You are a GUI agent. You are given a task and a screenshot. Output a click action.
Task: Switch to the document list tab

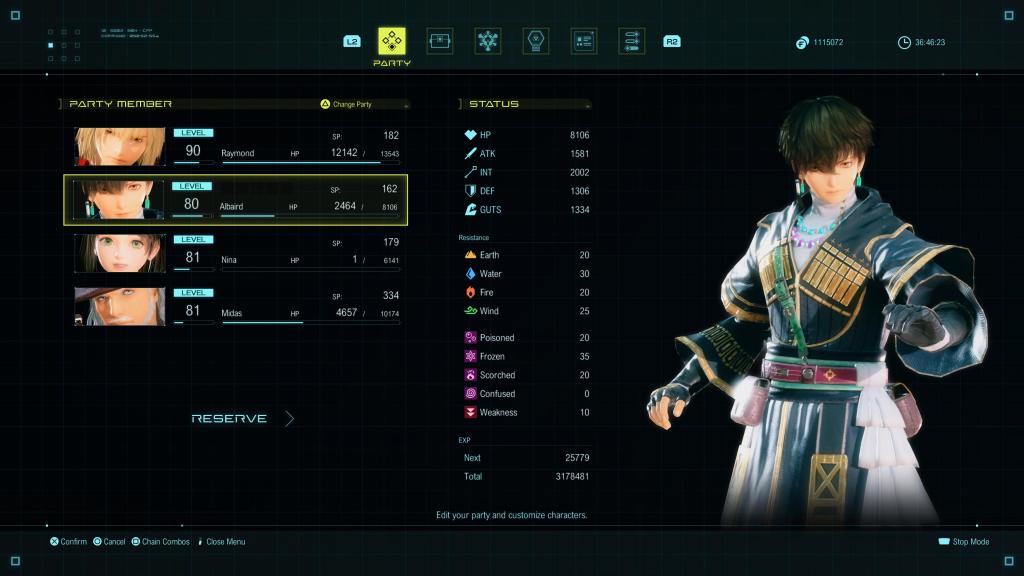[x=584, y=41]
